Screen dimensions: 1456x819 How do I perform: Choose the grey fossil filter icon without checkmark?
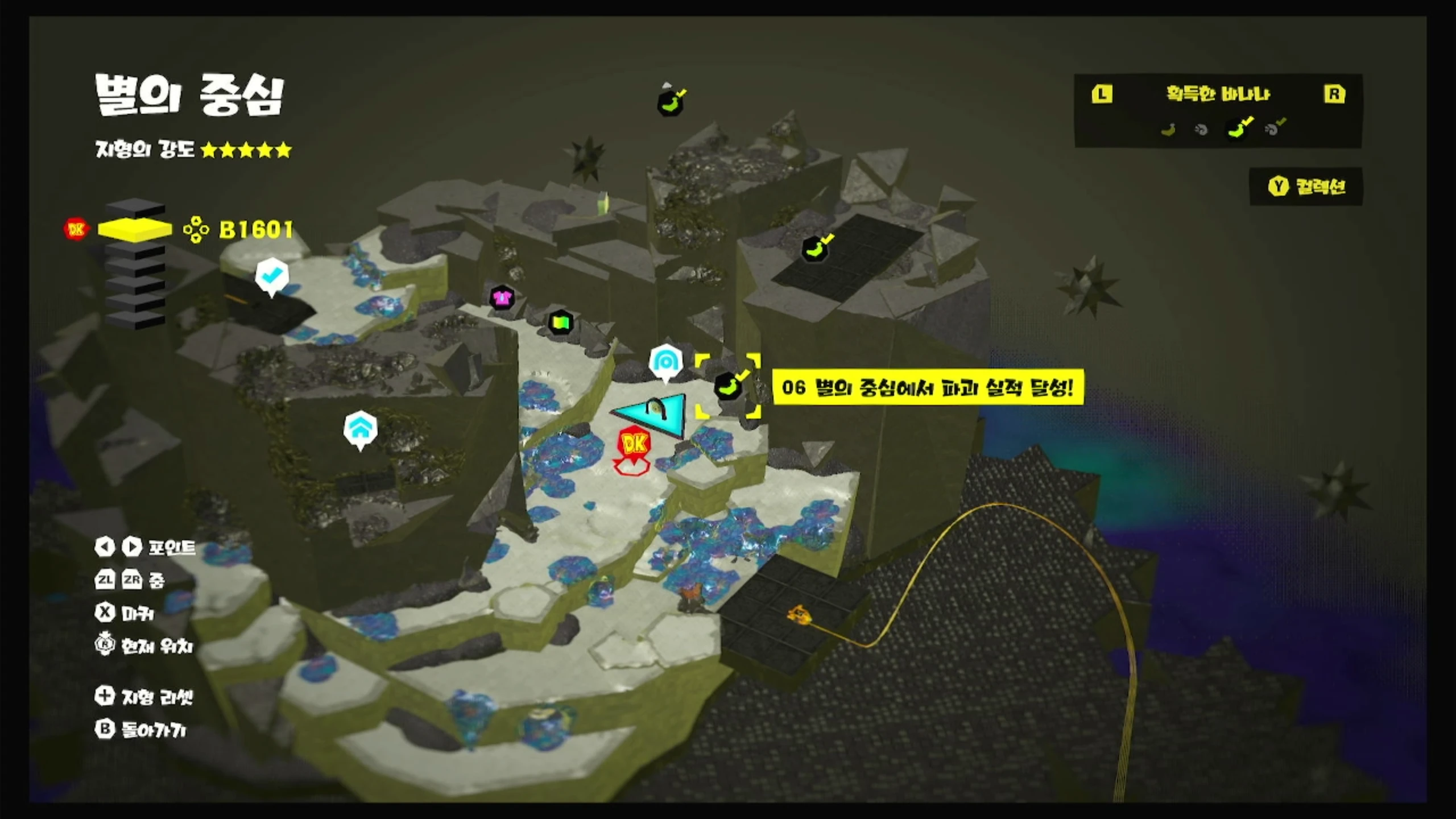(x=1201, y=130)
